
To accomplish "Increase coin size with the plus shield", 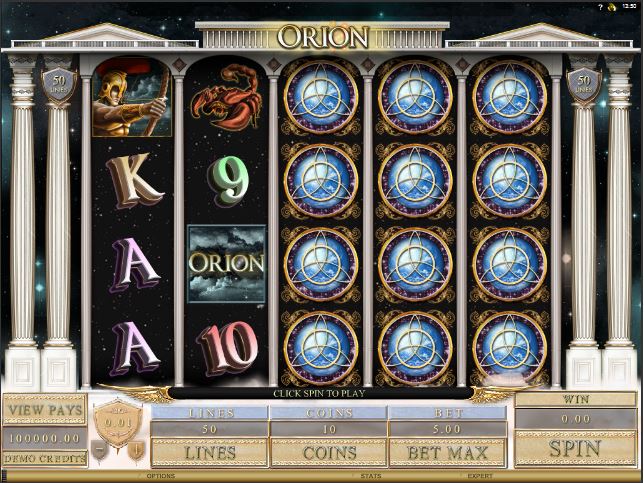I will point(134,451).
